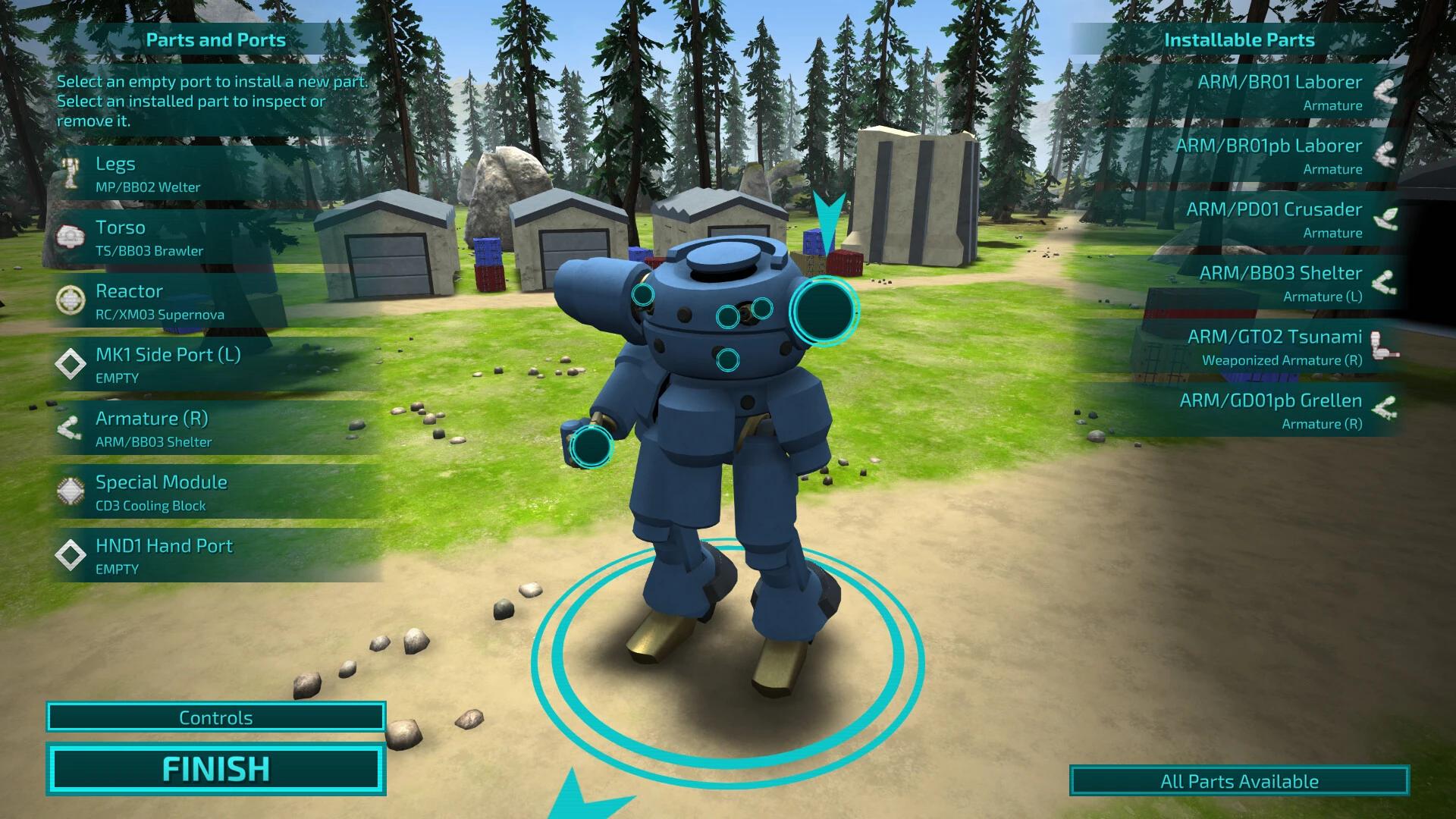Image resolution: width=1456 pixels, height=819 pixels.
Task: Open the Reactor RC/XM03 Supernova icon
Action: coord(72,300)
